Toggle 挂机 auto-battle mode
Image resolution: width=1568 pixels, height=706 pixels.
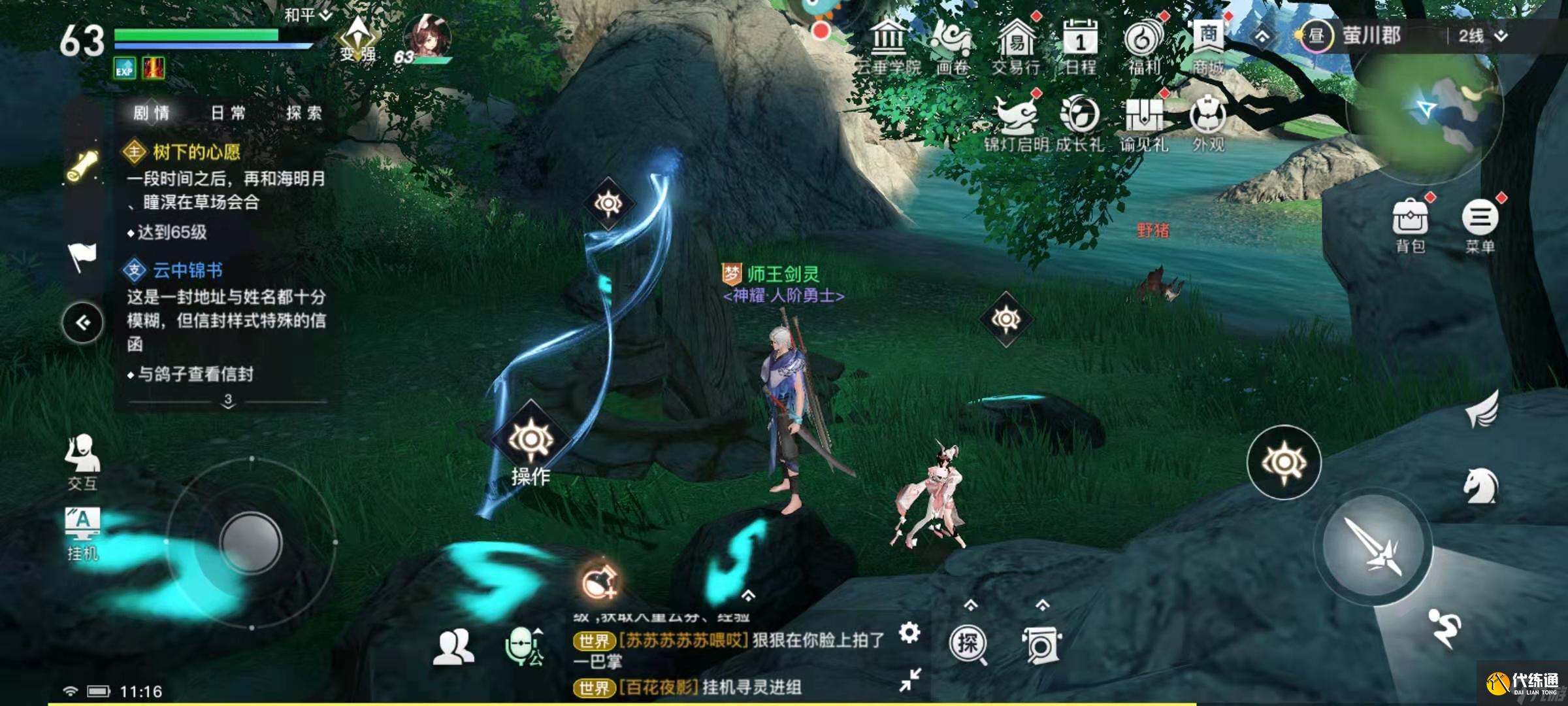point(82,533)
